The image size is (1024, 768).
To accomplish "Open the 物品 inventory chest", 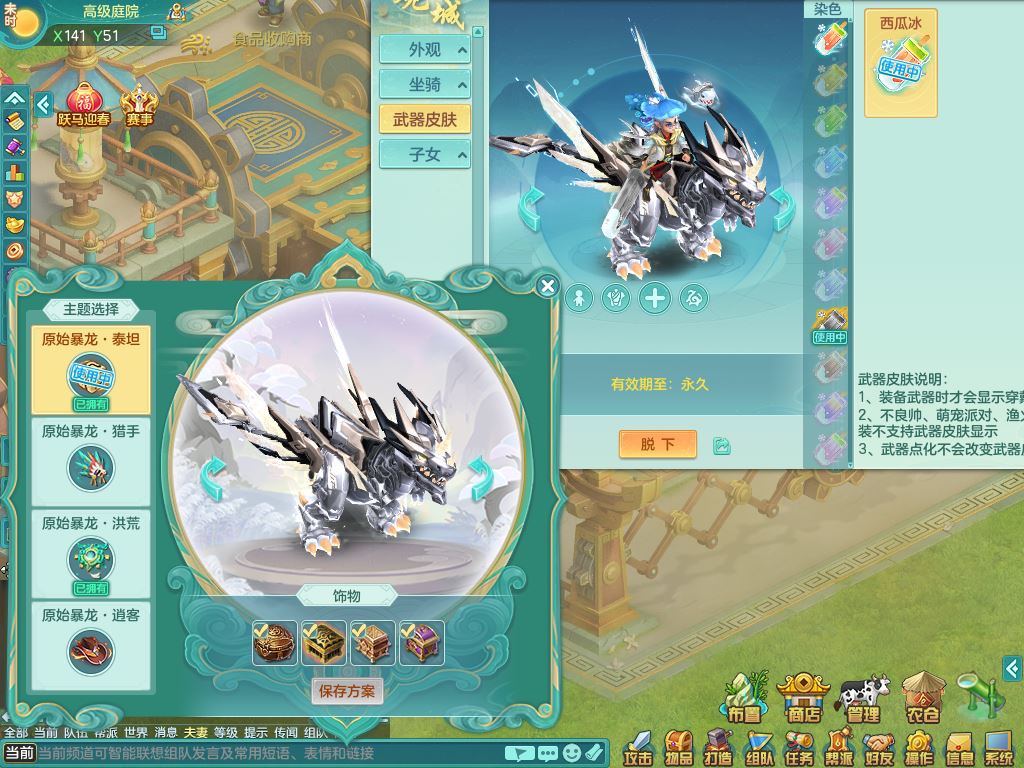I will [679, 748].
